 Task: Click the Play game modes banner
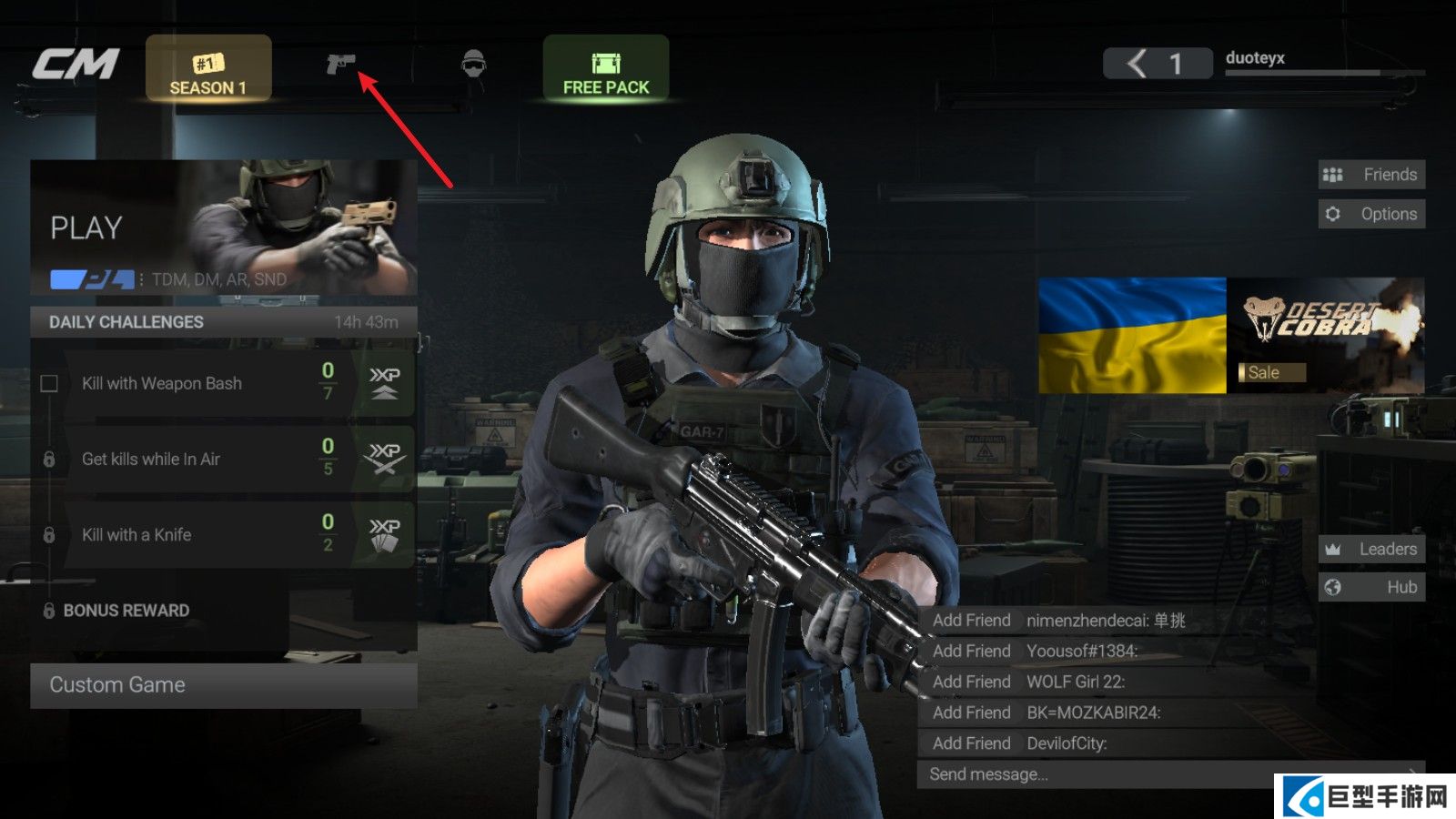tap(224, 227)
